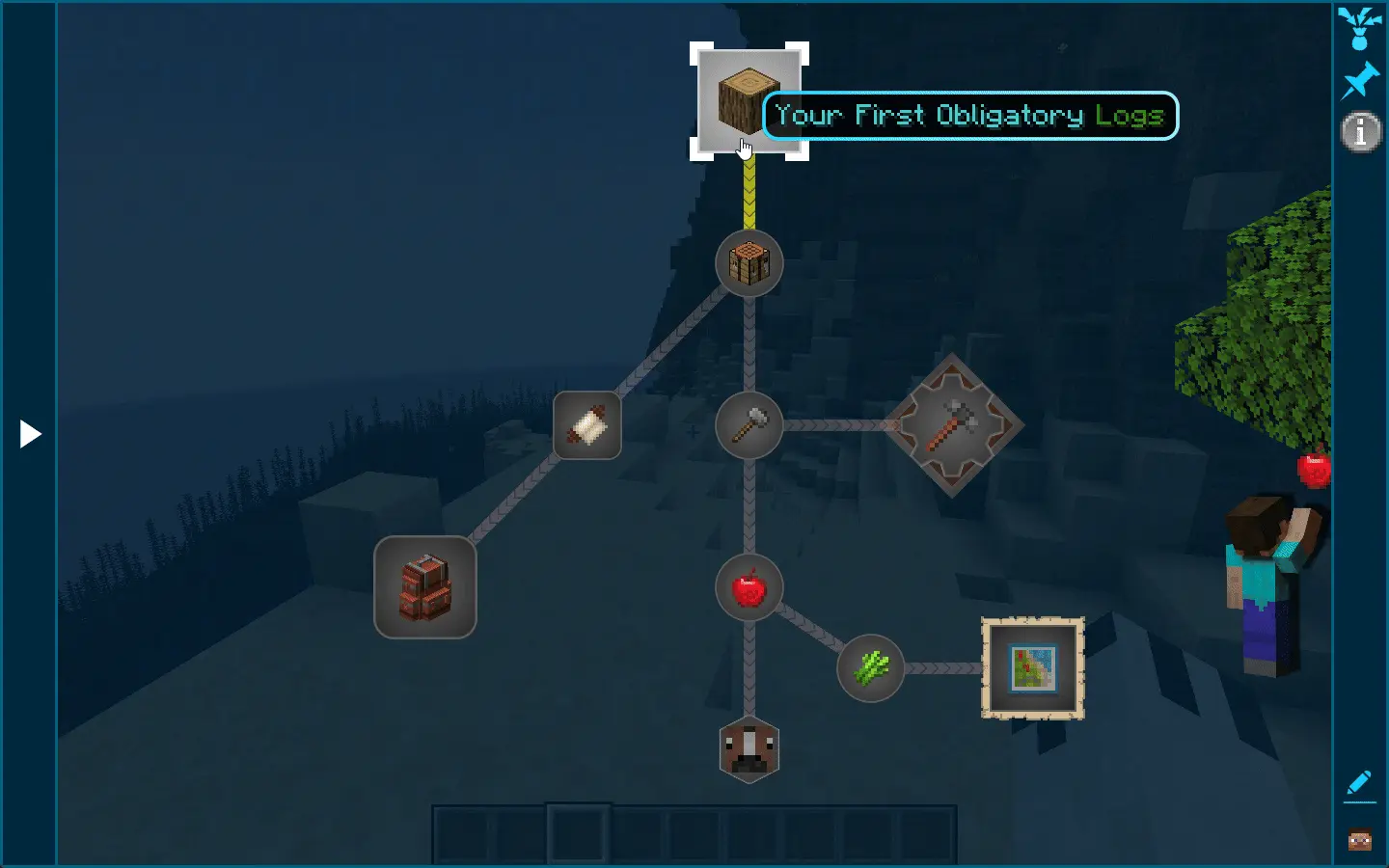Click the potted sapling icon in the sidebar
The image size is (1389, 868).
coord(1360,27)
